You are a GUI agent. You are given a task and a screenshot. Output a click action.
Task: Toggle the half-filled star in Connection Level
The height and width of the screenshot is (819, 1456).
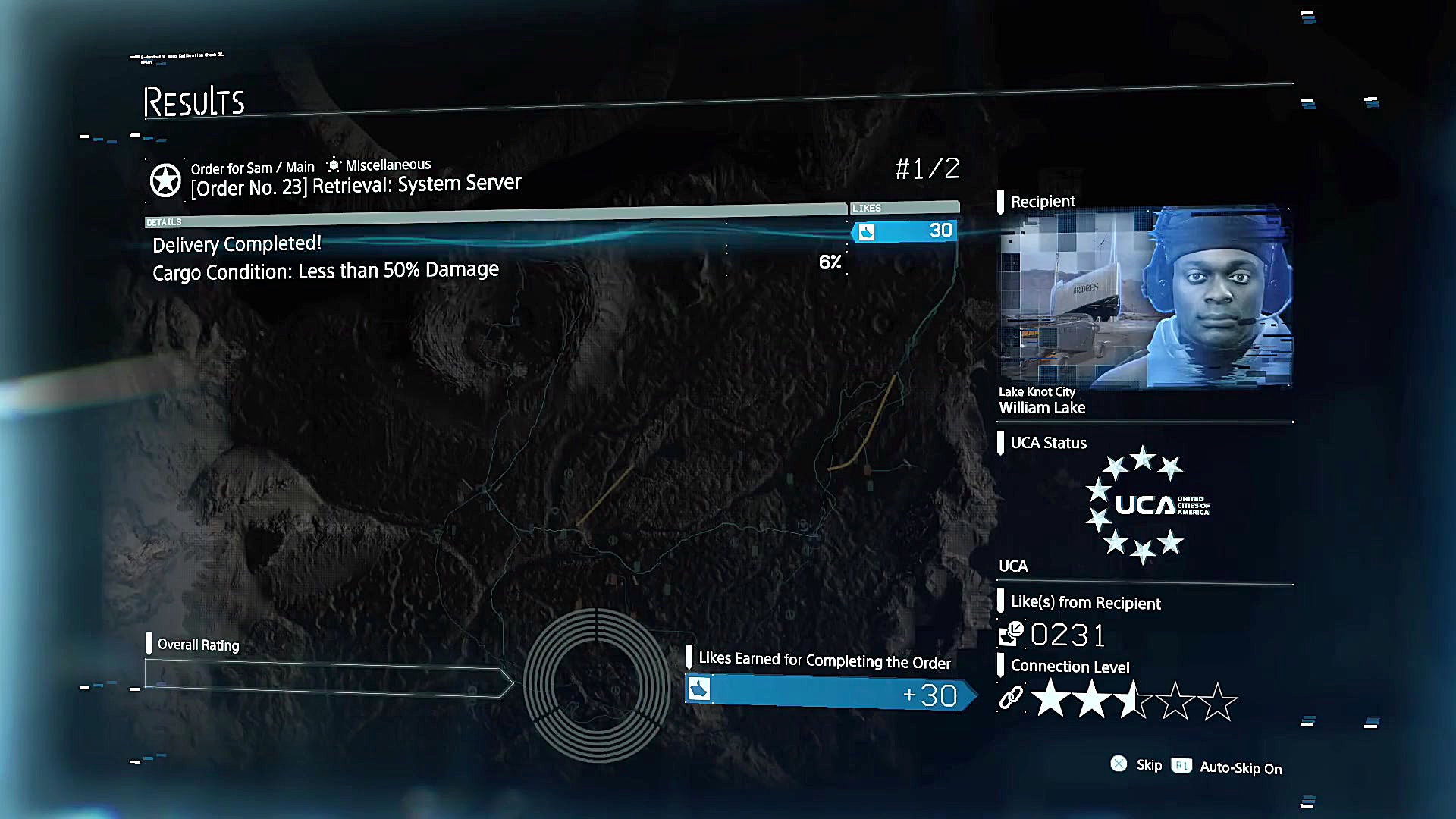(x=1134, y=699)
